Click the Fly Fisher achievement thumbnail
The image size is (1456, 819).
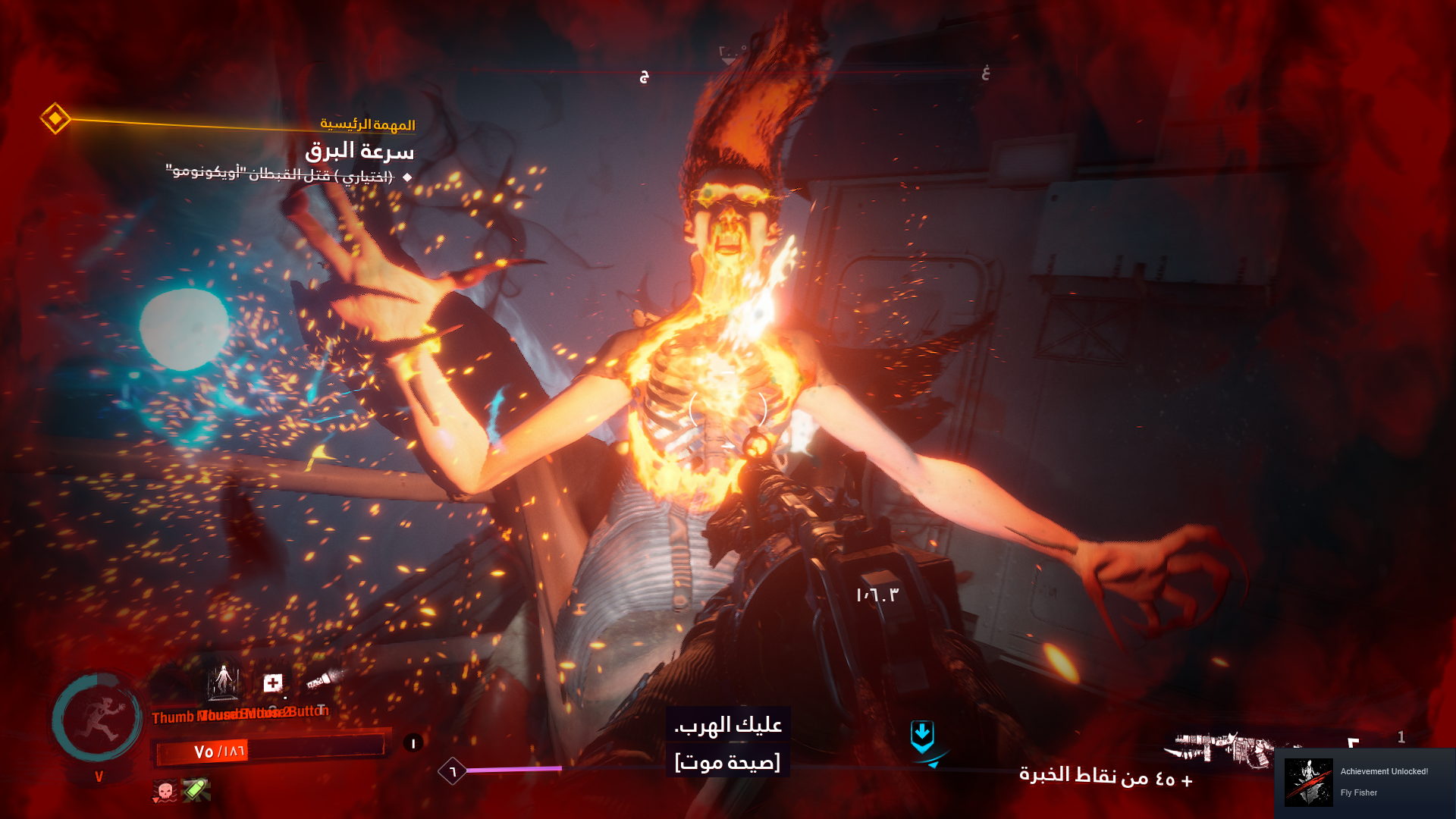(x=1308, y=782)
